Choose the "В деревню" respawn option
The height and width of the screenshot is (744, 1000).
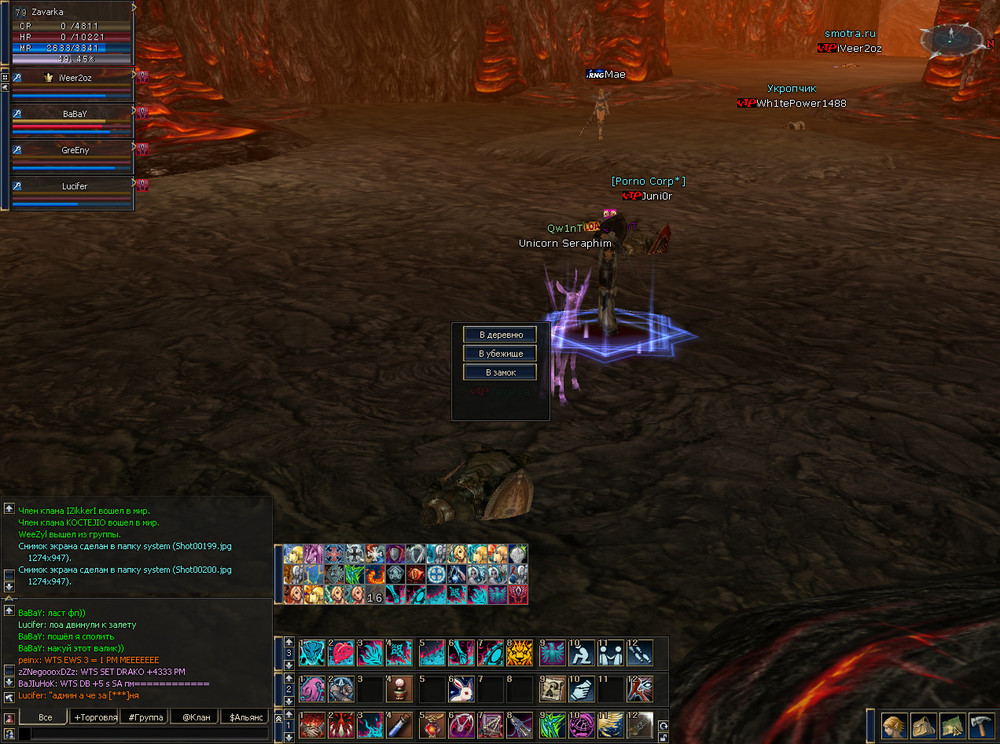[500, 334]
